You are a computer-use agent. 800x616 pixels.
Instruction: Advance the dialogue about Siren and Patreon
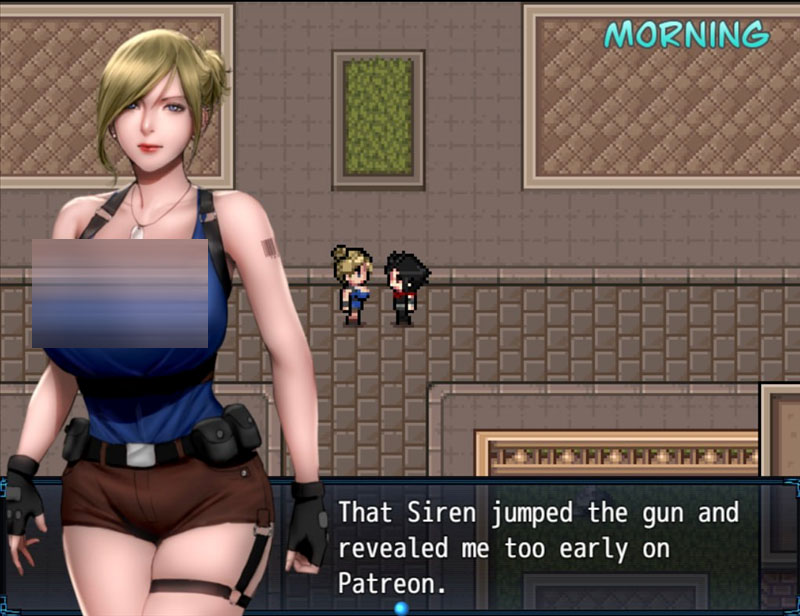click(x=538, y=547)
